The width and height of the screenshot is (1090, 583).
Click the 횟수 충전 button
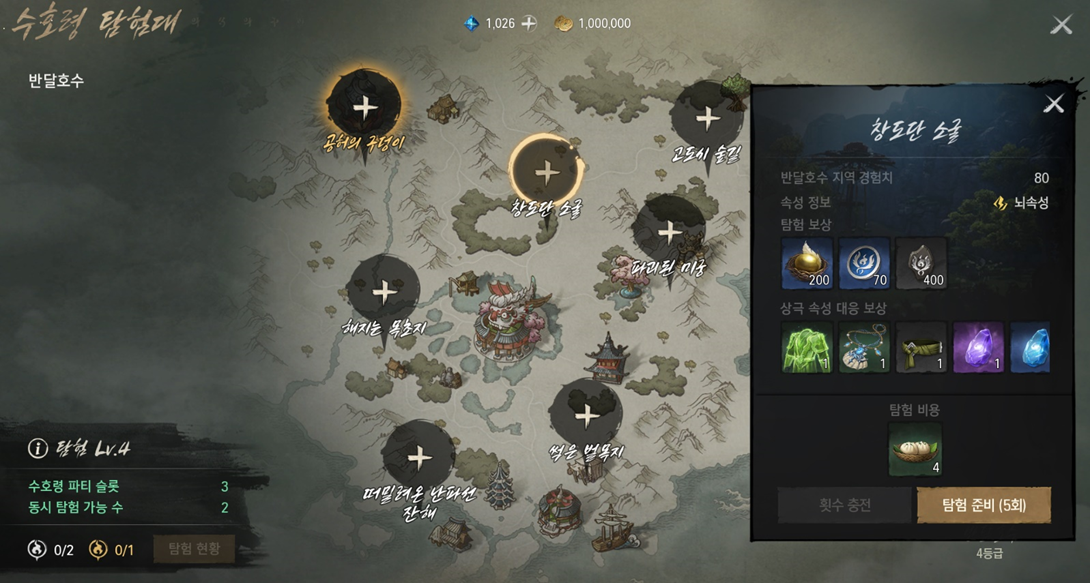(x=844, y=505)
